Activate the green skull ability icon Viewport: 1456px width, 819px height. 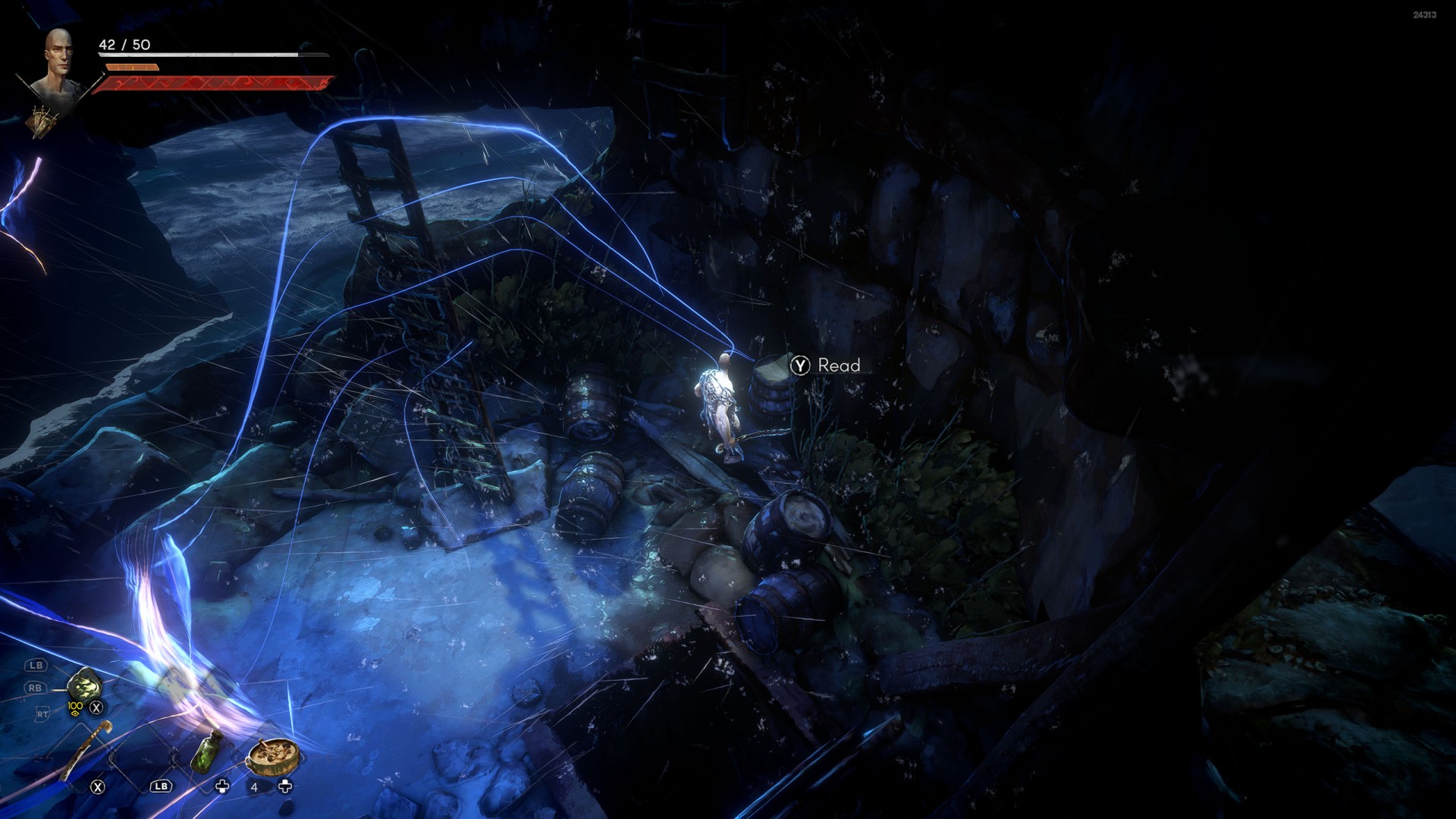pyautogui.click(x=84, y=686)
